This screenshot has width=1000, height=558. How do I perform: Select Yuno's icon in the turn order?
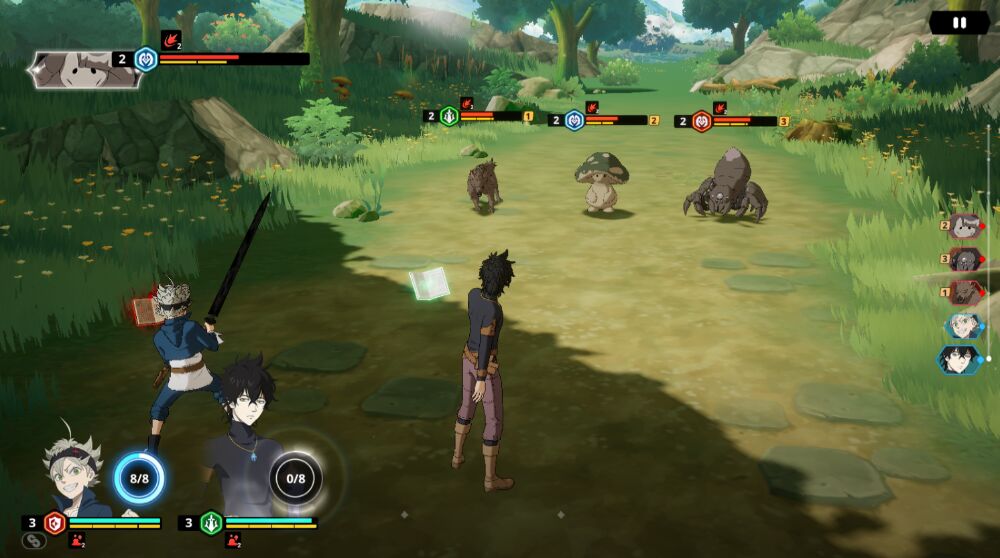tap(961, 359)
